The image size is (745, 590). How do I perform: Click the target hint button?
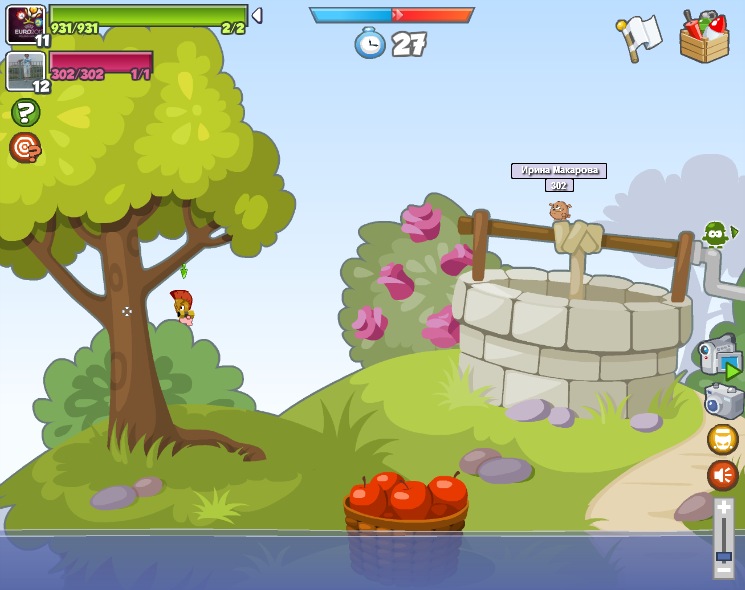click(x=25, y=148)
